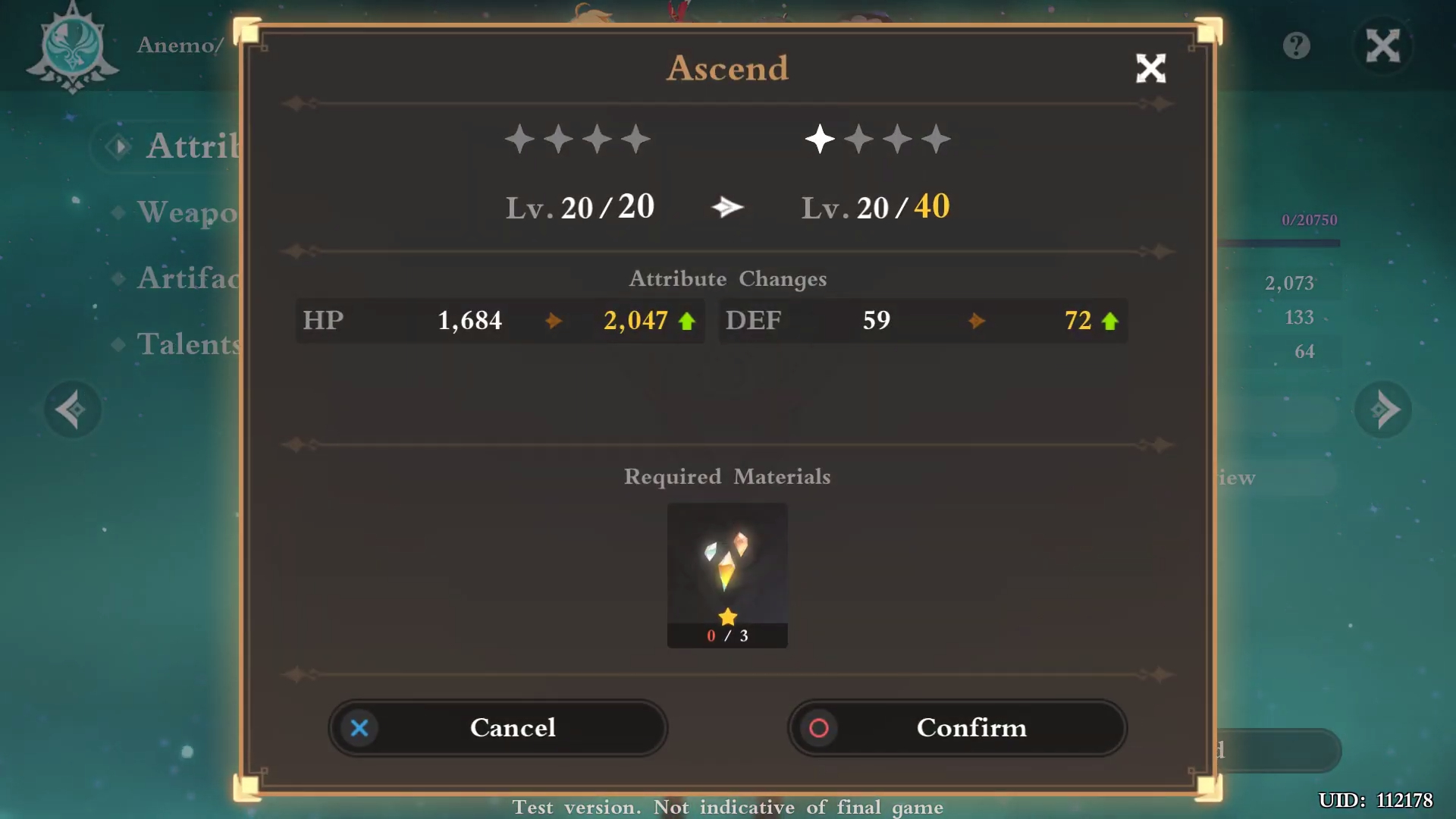Image resolution: width=1456 pixels, height=819 pixels.
Task: Click the arrow between the level values
Action: (727, 206)
